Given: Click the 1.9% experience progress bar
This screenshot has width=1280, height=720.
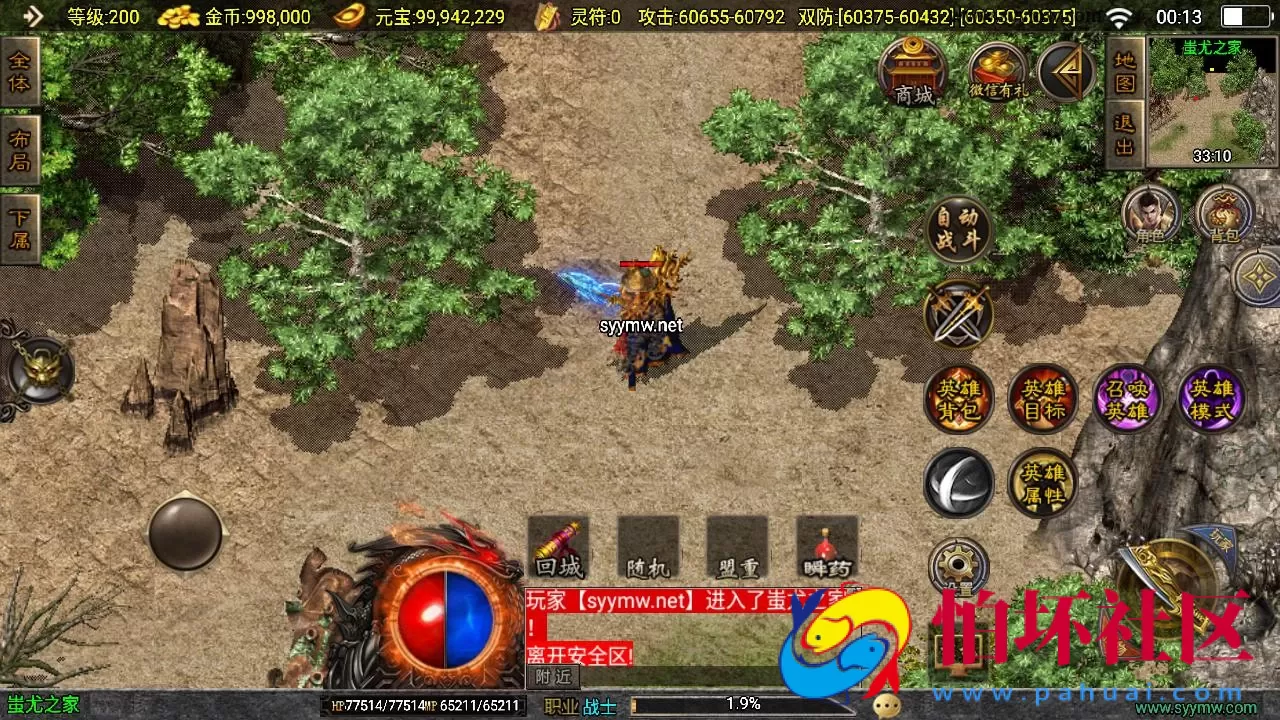Looking at the screenshot, I should pyautogui.click(x=742, y=703).
